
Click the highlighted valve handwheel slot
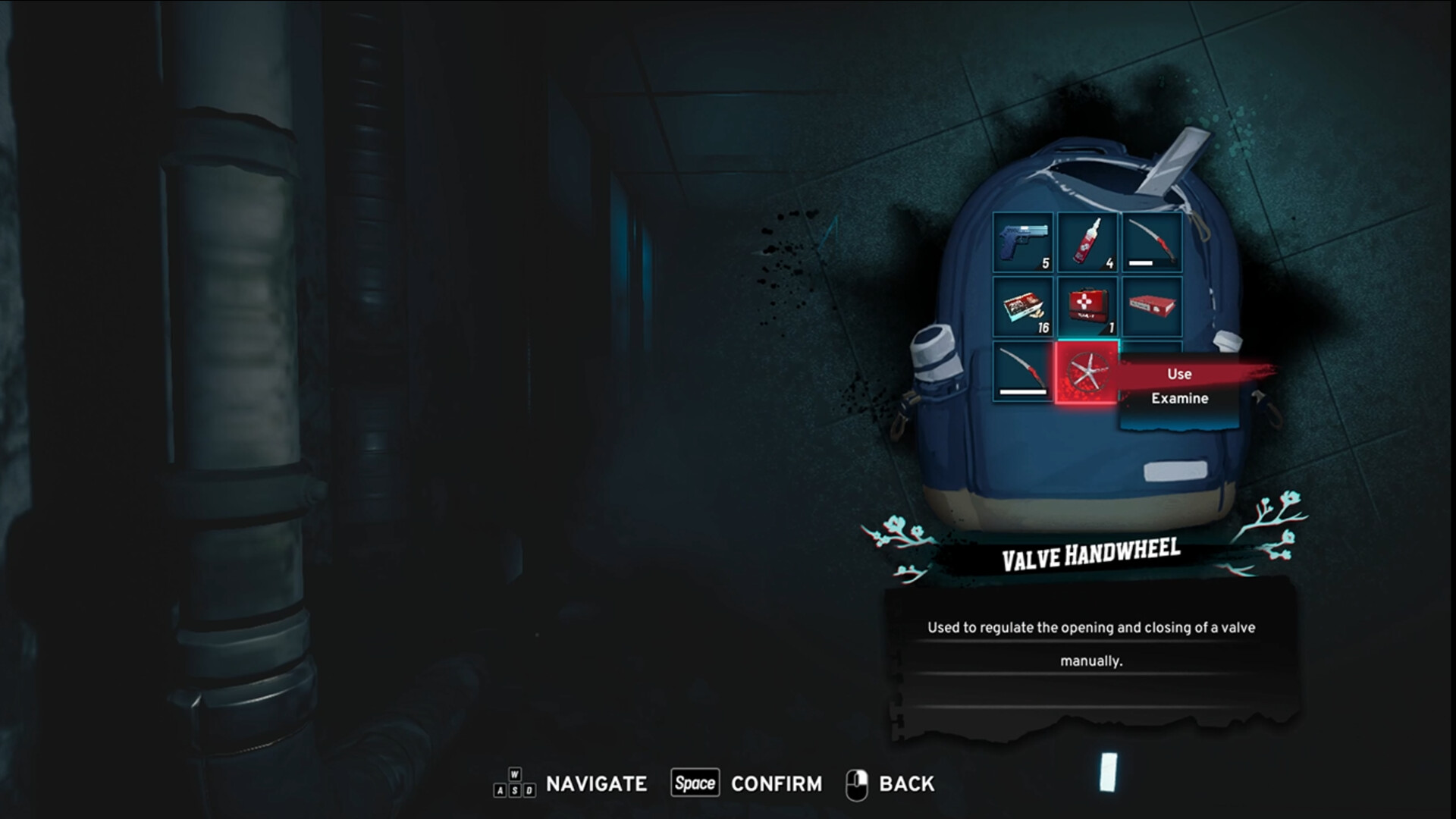1087,372
